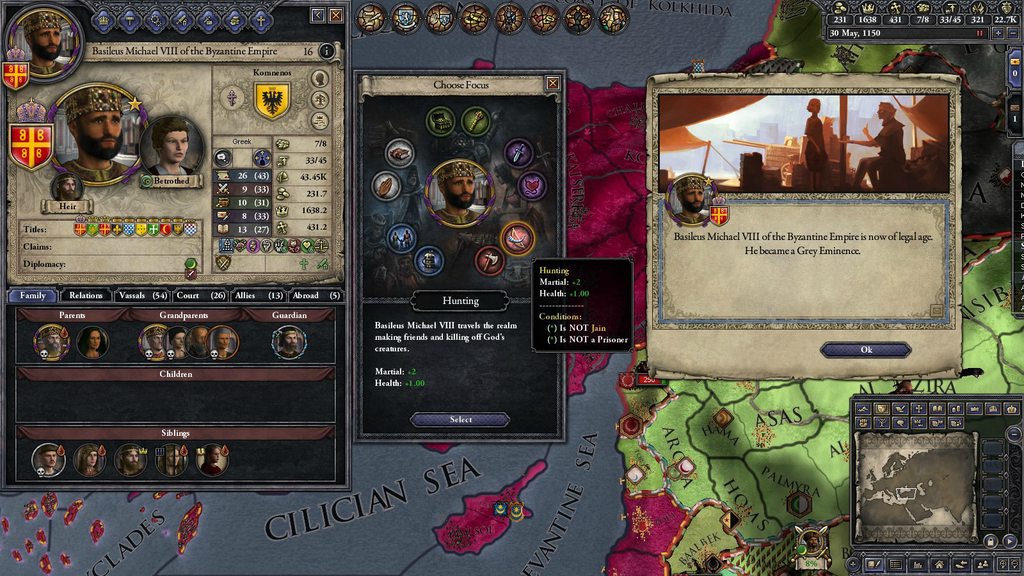
Task: Dismiss the legal age event with Ok
Action: point(866,350)
